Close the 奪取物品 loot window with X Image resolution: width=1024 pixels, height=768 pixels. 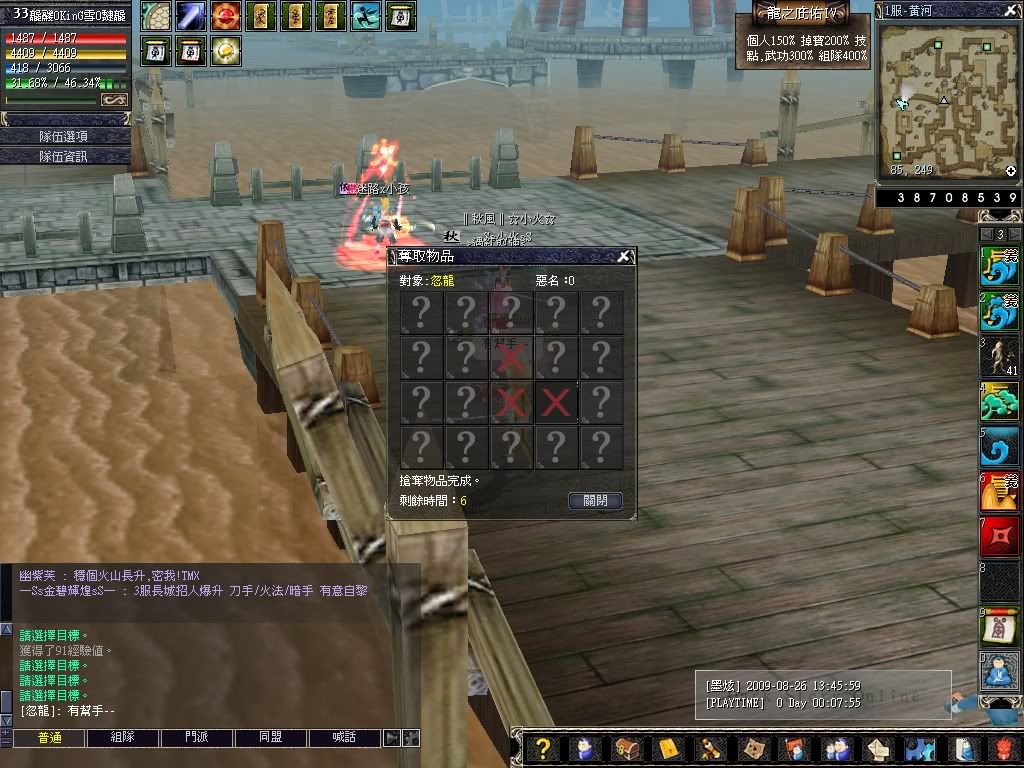pyautogui.click(x=623, y=257)
